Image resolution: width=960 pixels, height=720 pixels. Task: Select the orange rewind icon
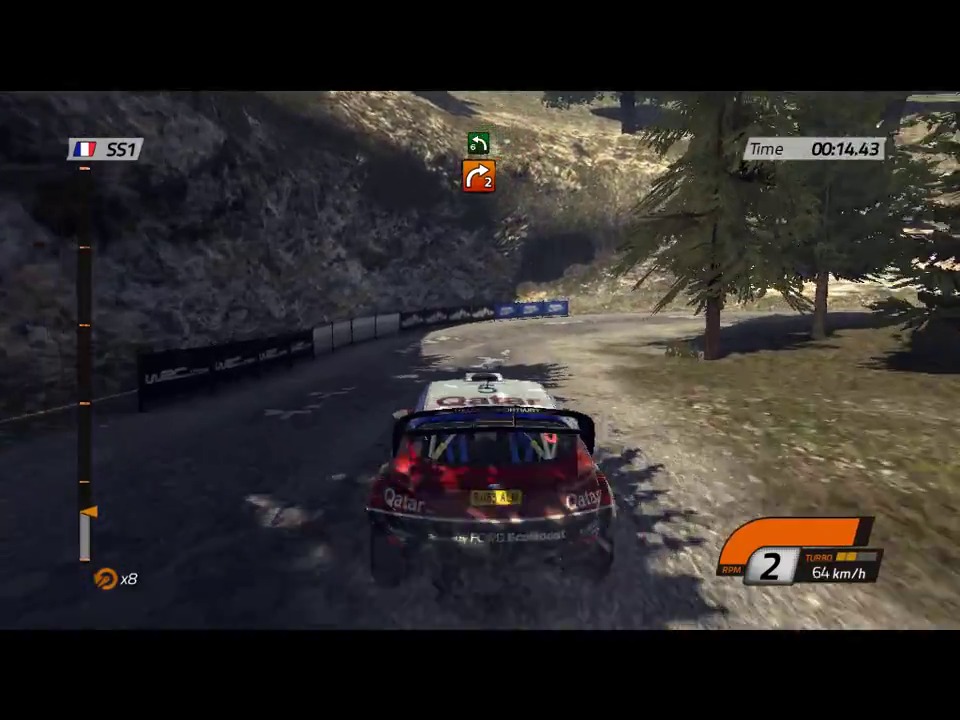pyautogui.click(x=105, y=579)
